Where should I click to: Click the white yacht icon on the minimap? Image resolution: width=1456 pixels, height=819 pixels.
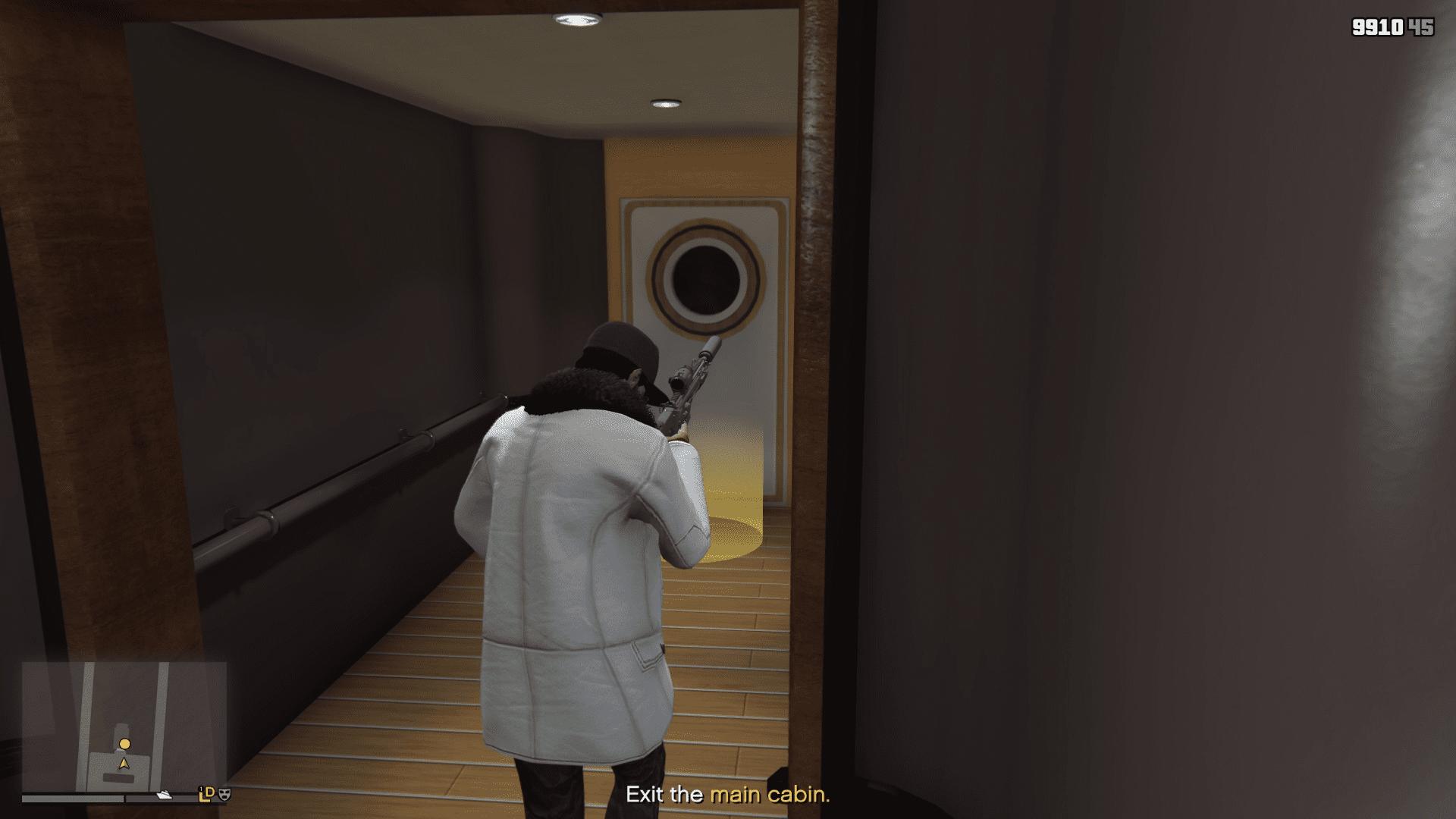pos(164,796)
